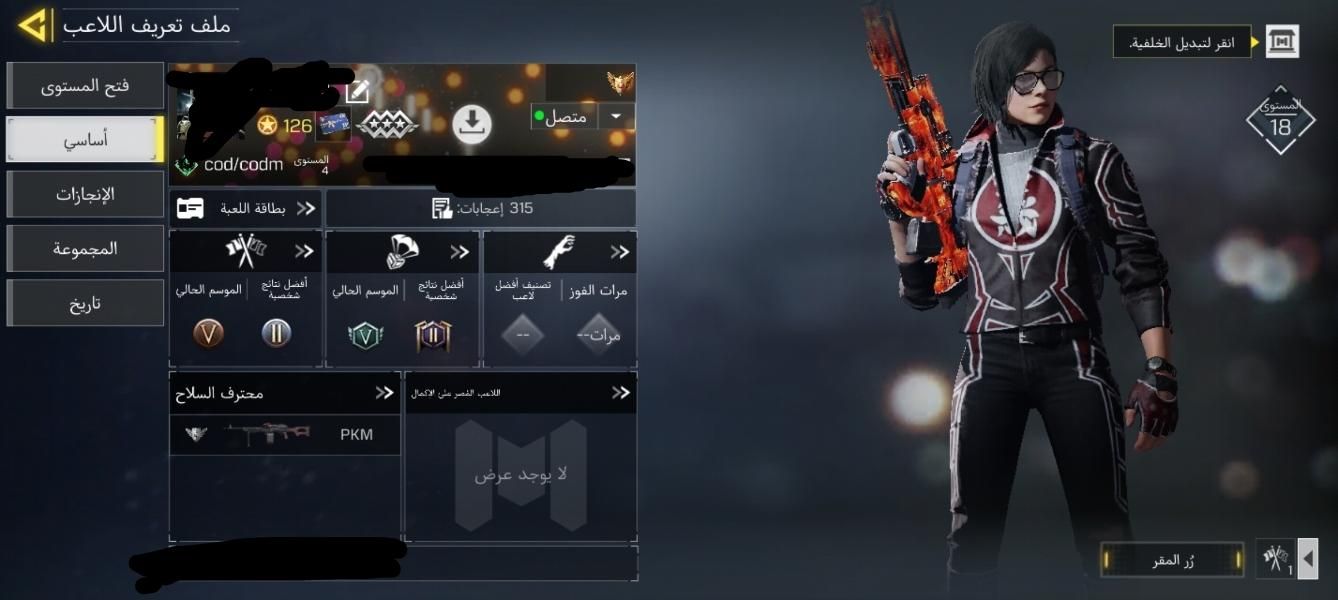The width and height of the screenshot is (1338, 600).
Task: Click the 315 إعجابات likes bar
Action: [481, 208]
